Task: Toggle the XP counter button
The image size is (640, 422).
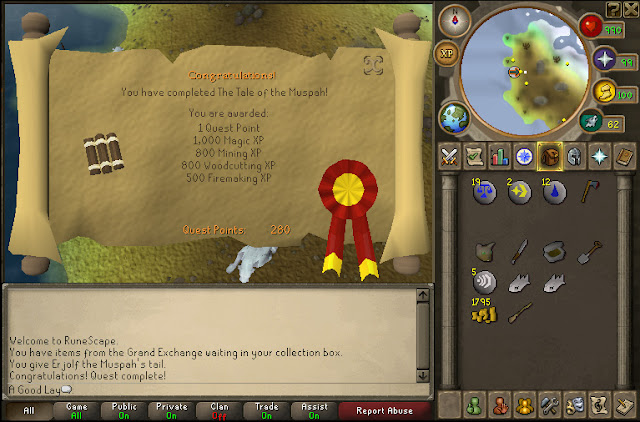Action: tap(447, 52)
